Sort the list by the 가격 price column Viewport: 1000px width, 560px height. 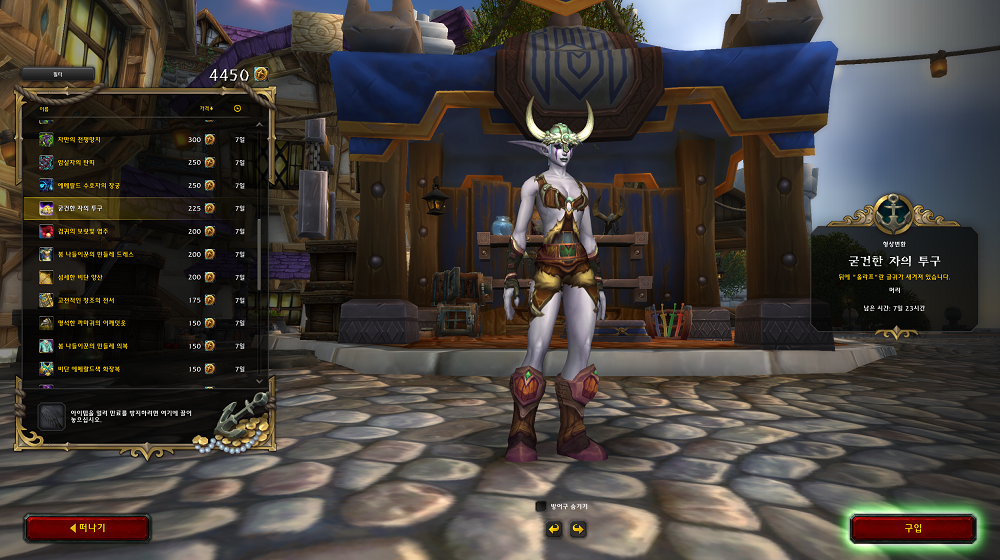point(206,108)
